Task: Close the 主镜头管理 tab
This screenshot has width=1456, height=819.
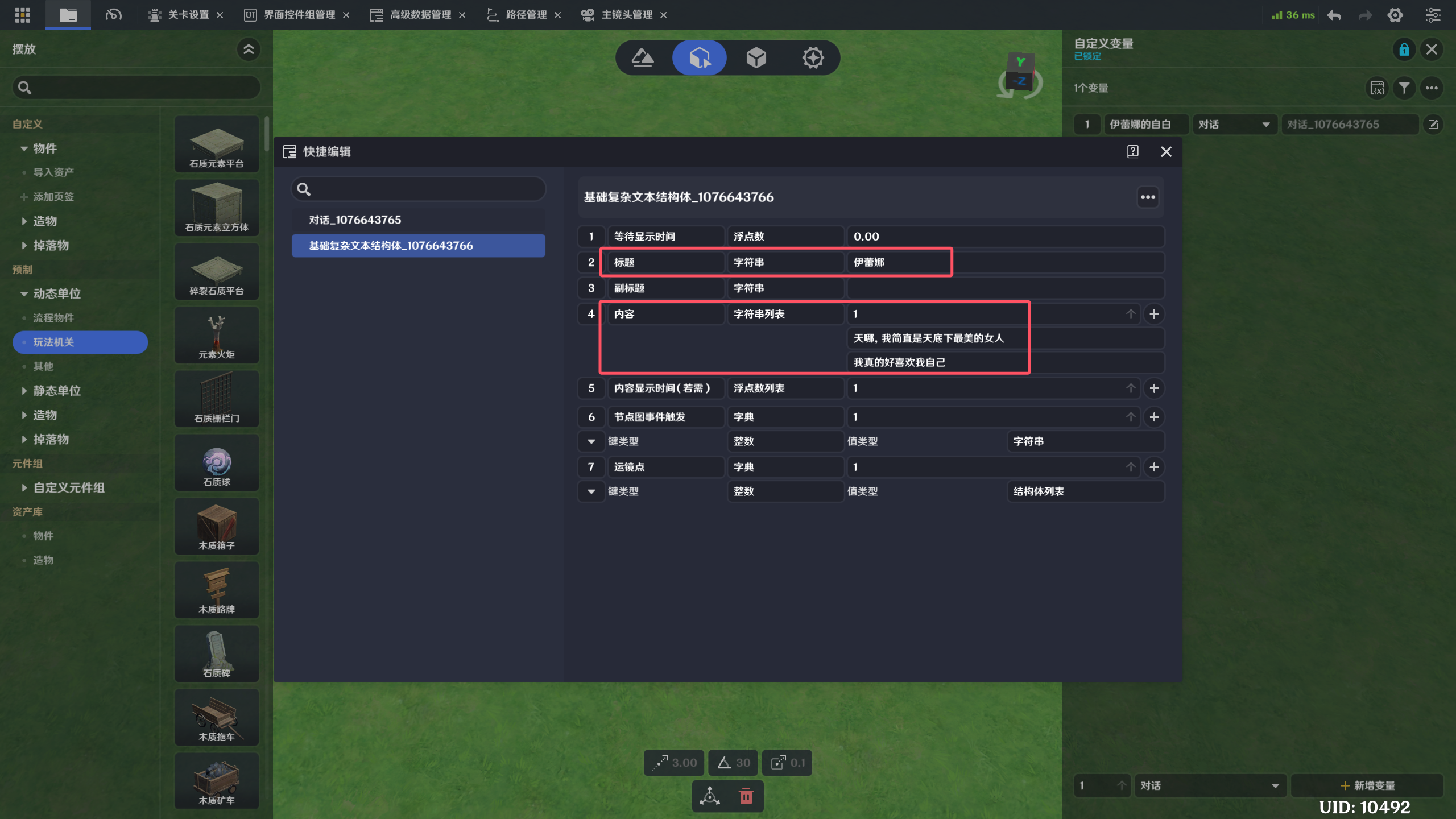Action: tap(663, 15)
